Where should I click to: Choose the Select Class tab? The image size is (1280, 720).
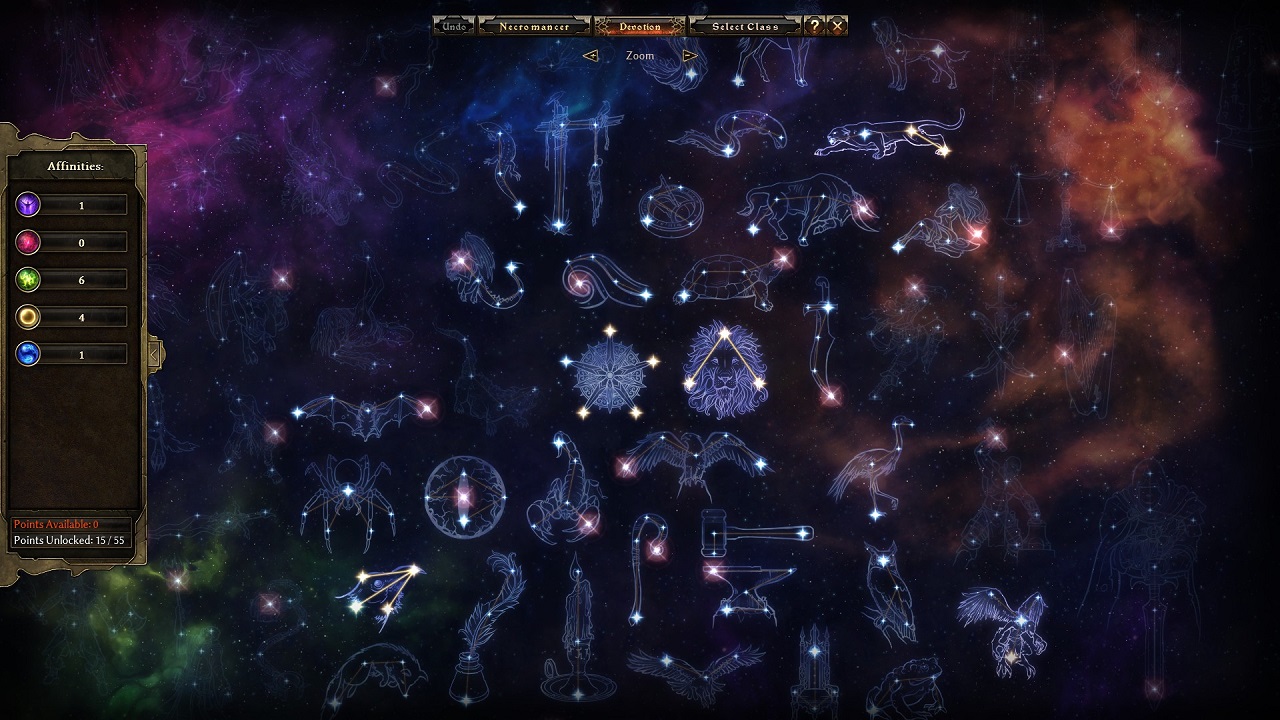[745, 26]
